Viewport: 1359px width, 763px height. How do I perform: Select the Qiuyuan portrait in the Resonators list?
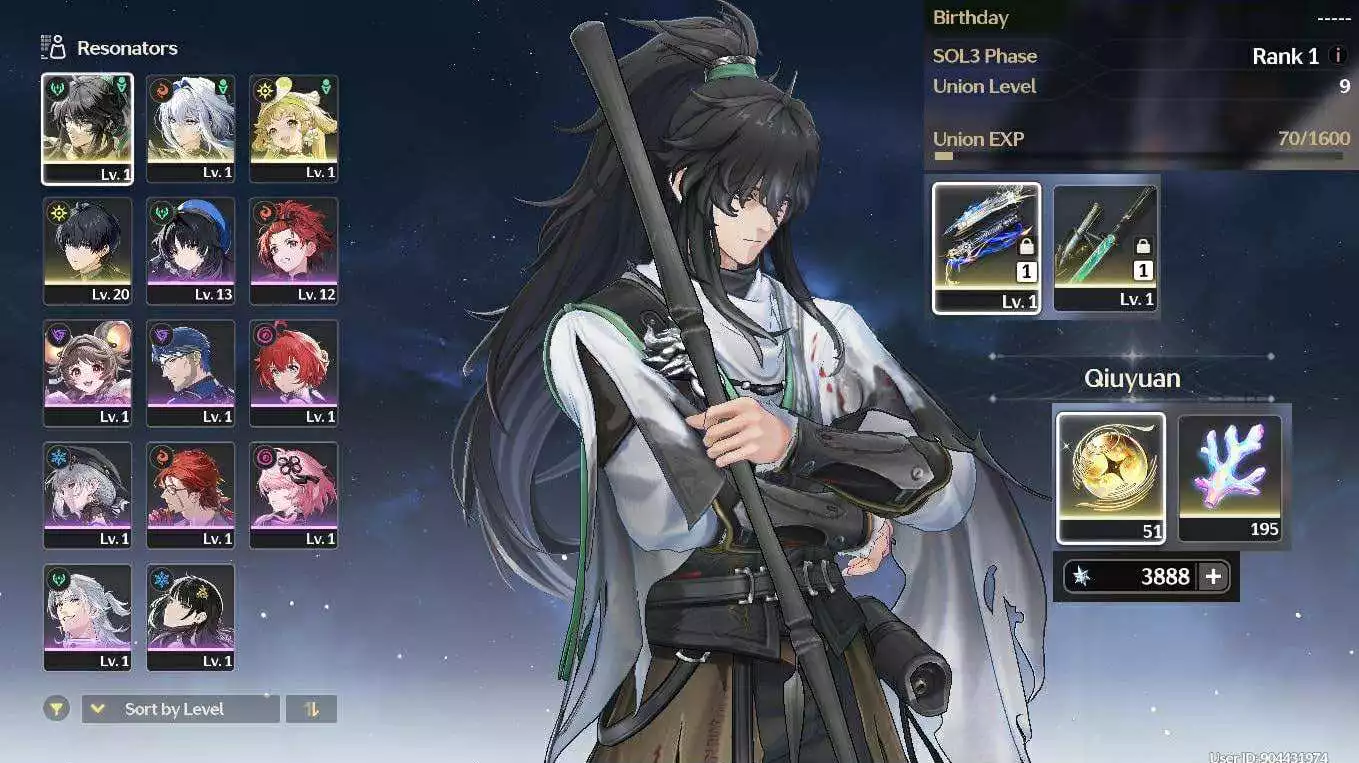[87, 128]
